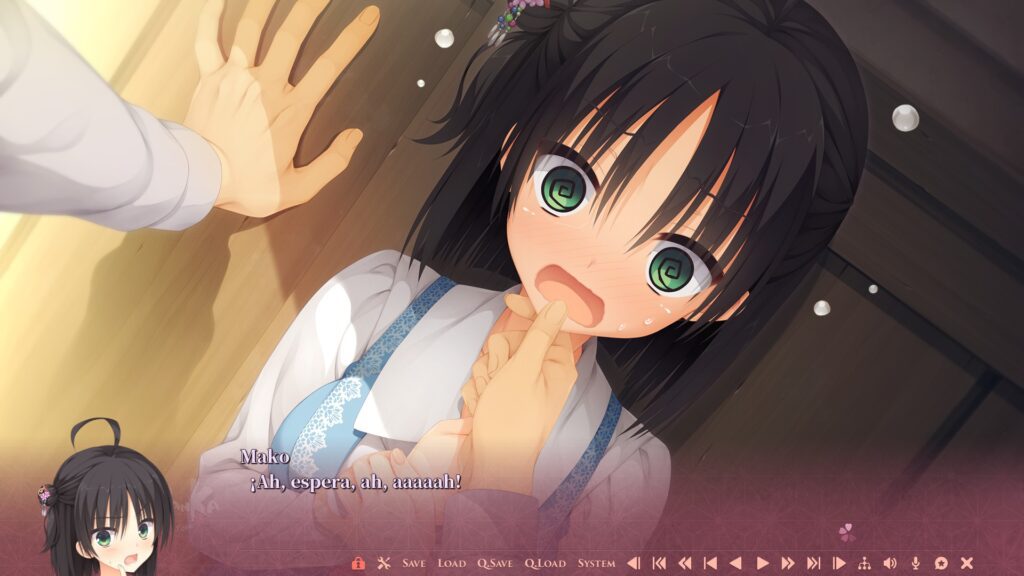Open the System menu
This screenshot has width=1024, height=576.
596,563
